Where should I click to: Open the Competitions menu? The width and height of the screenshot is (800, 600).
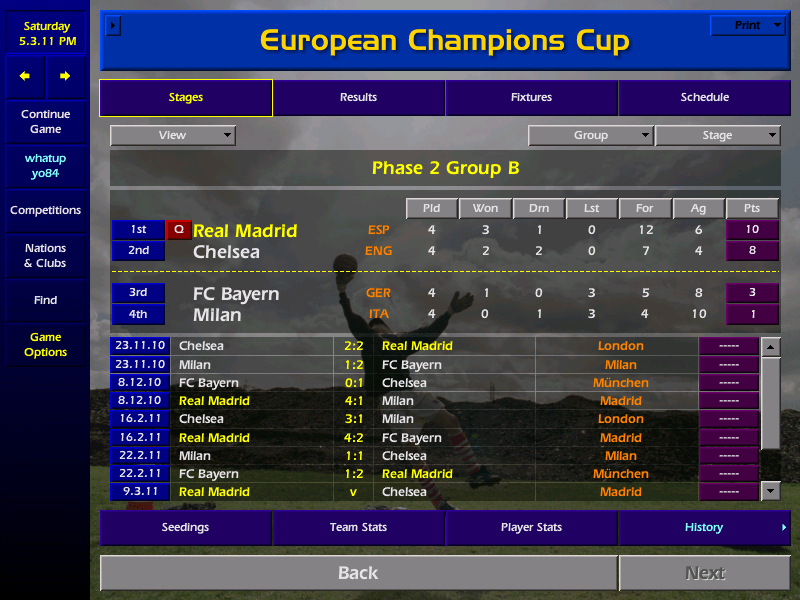[x=45, y=210]
